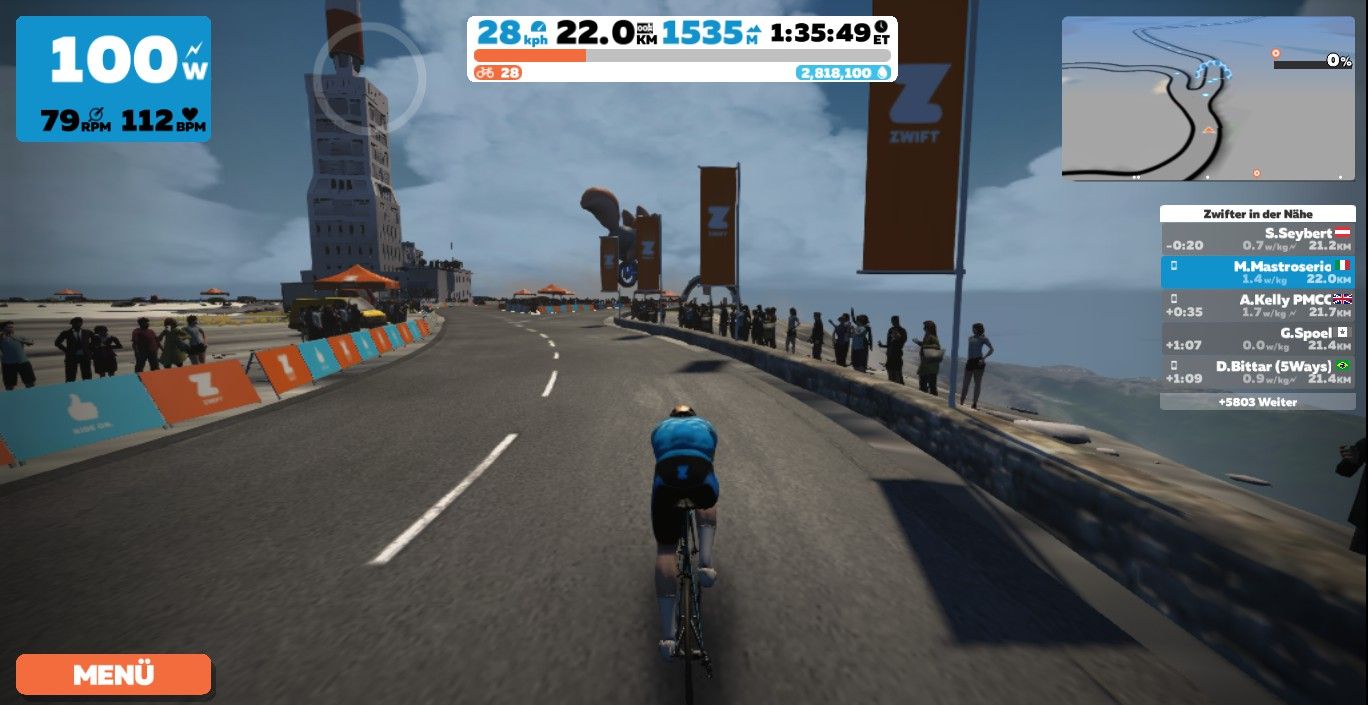Image resolution: width=1368 pixels, height=705 pixels.
Task: Click the route minimap
Action: click(x=1207, y=98)
